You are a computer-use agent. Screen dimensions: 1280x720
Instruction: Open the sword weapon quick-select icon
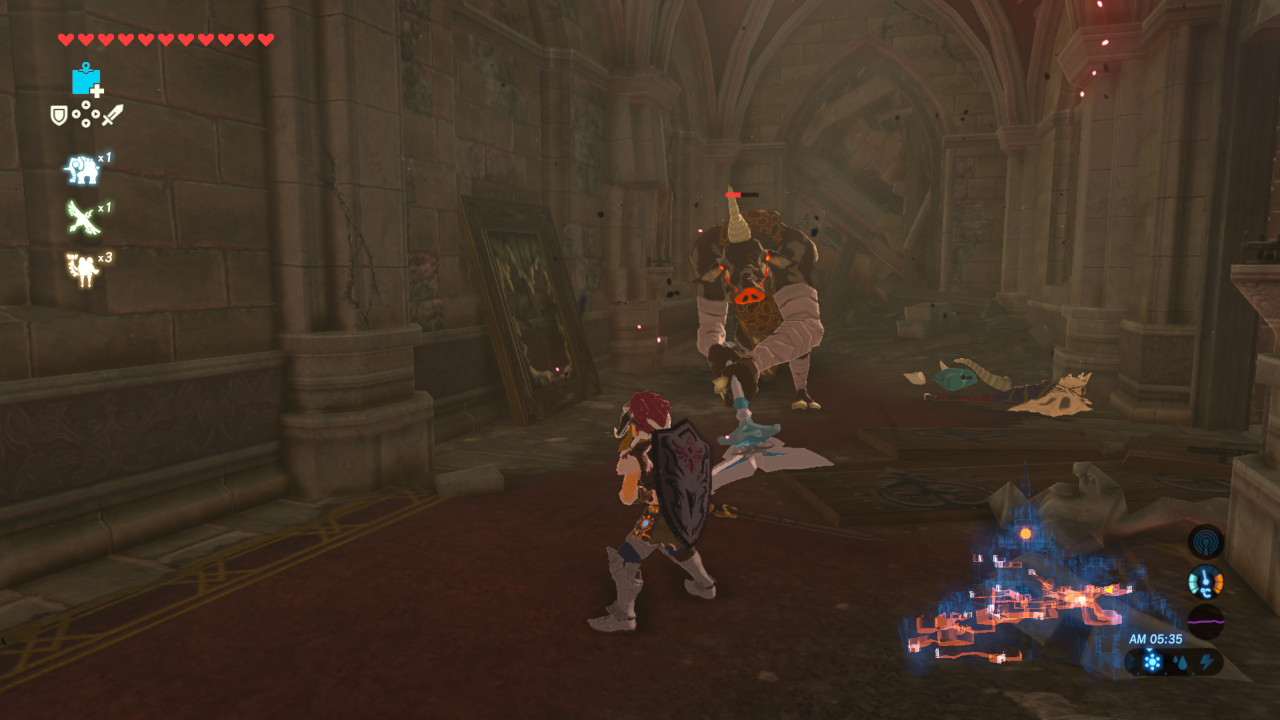(112, 116)
